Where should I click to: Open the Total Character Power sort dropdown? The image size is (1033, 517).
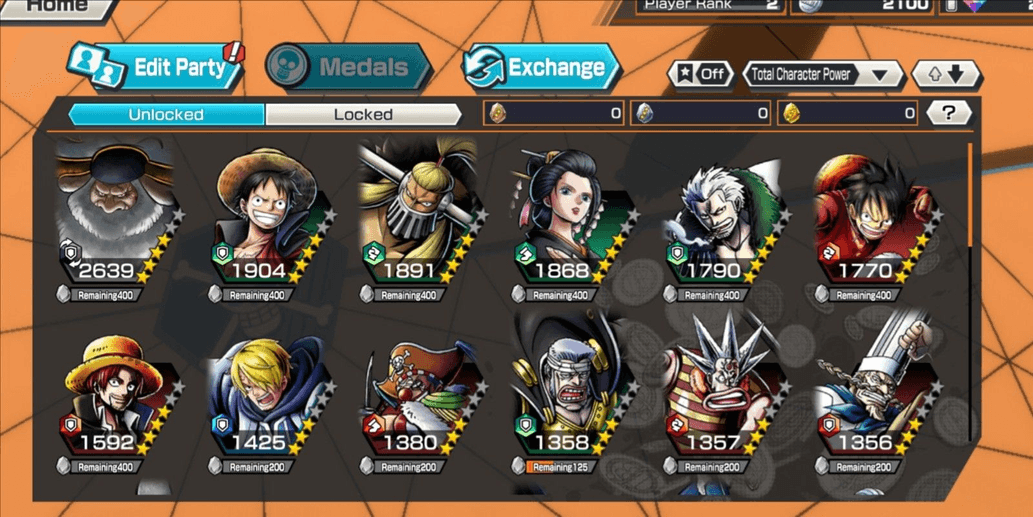pos(823,74)
